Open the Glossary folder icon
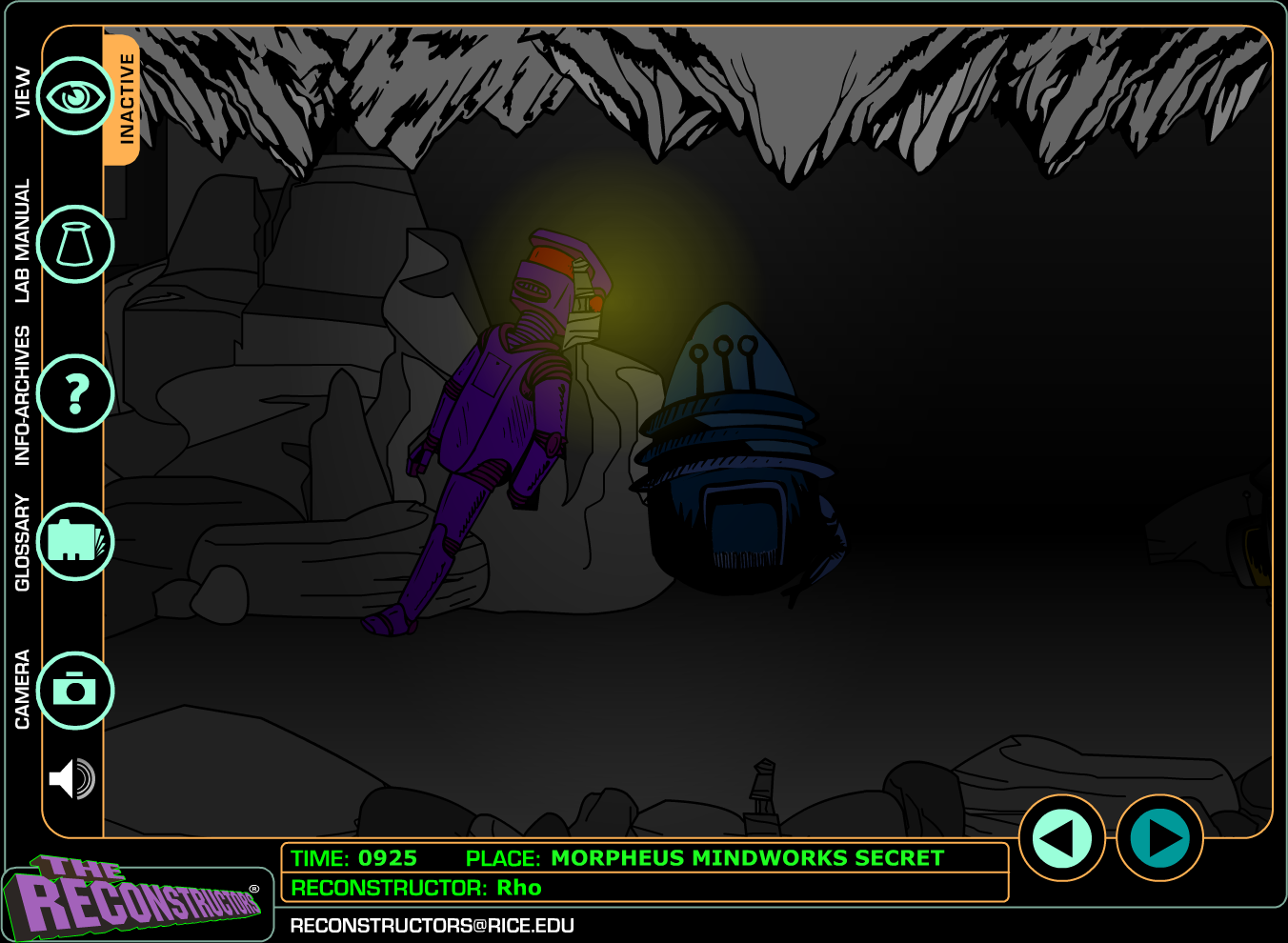The height and width of the screenshot is (943, 1288). 75,542
